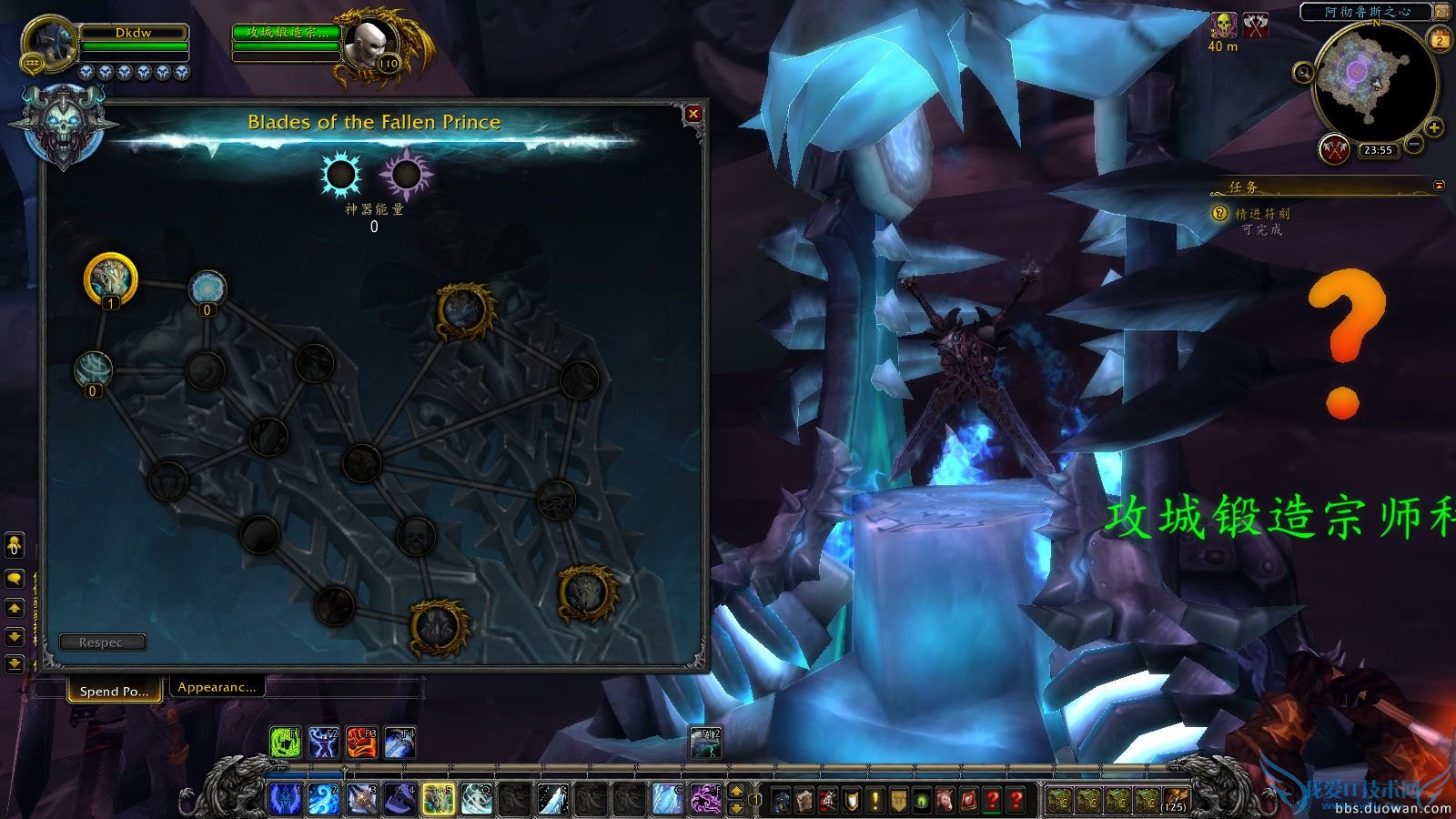This screenshot has height=819, width=1456.
Task: Open minimap tracking magnifier options
Action: 1303,72
